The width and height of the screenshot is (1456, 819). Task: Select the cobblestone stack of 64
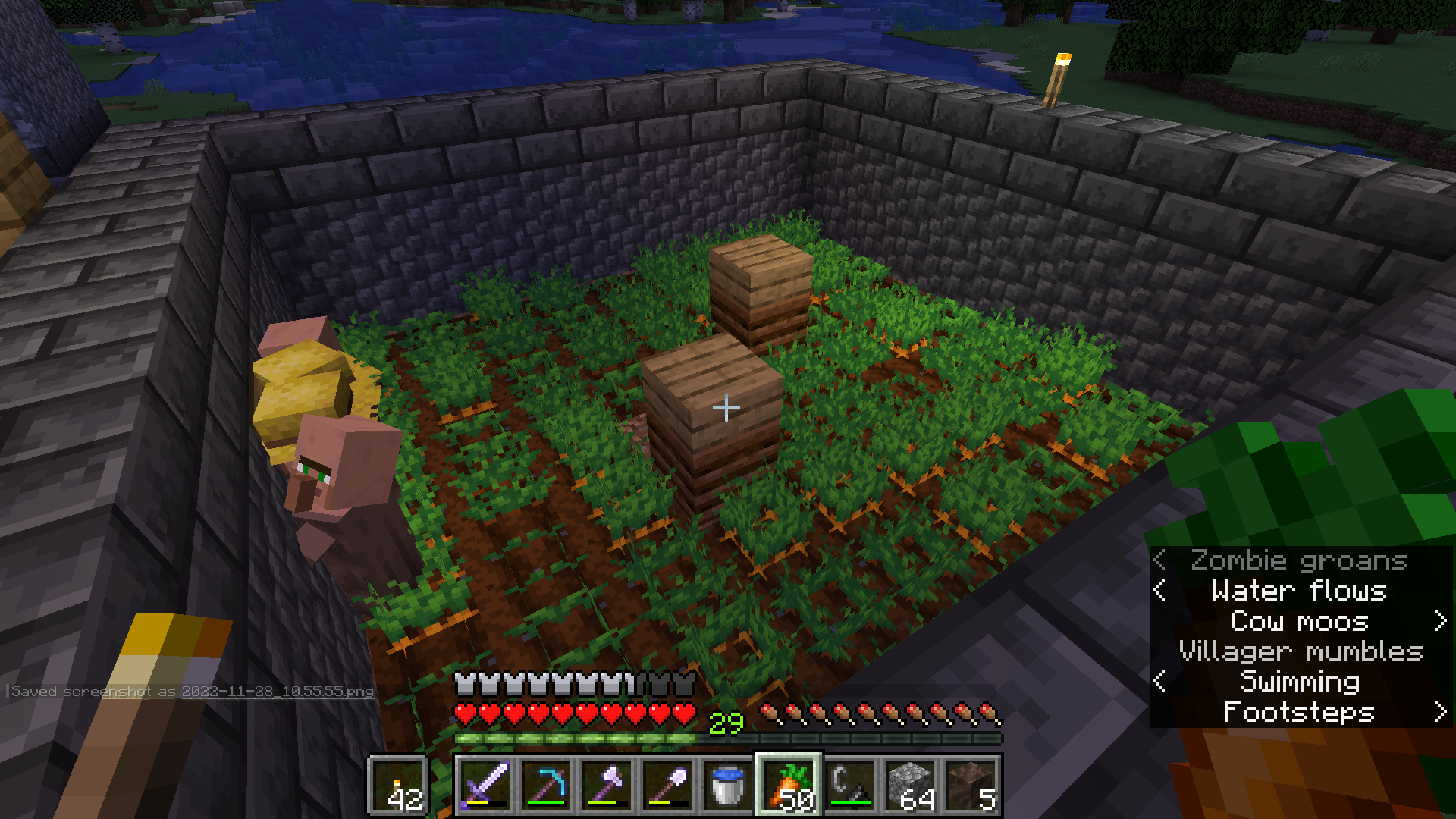tap(910, 786)
